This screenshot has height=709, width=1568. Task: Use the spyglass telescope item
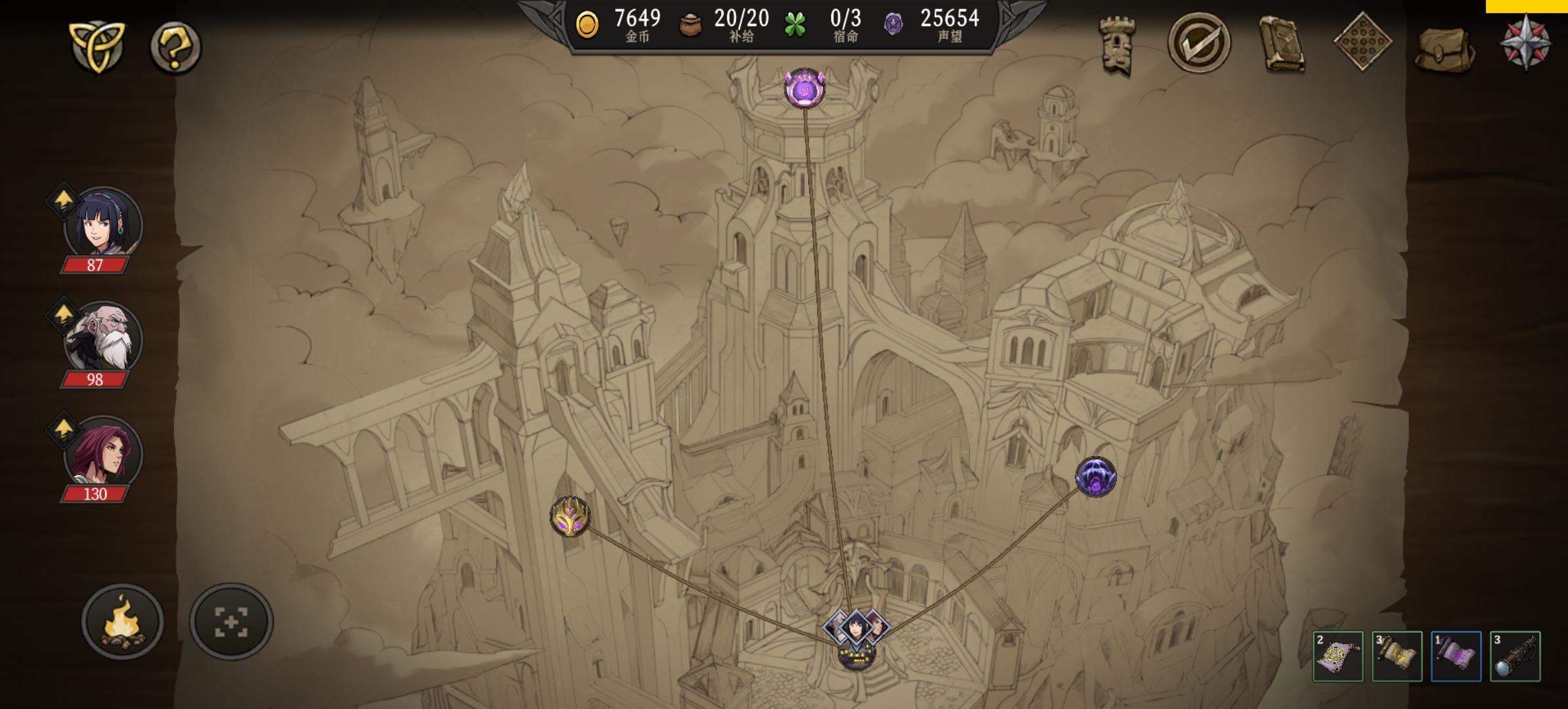(x=1515, y=656)
